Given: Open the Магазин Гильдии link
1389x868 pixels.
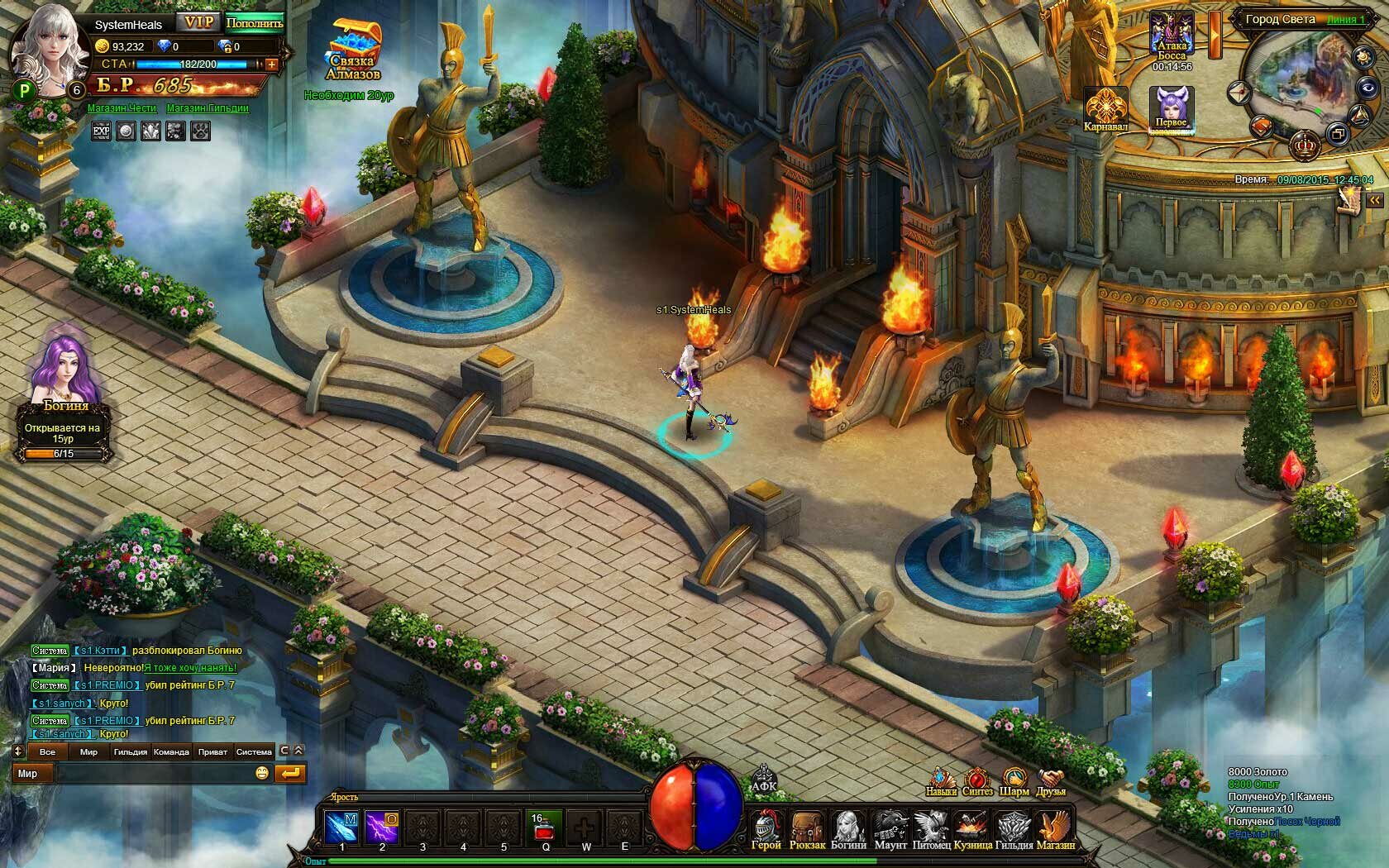Looking at the screenshot, I should pos(208,108).
